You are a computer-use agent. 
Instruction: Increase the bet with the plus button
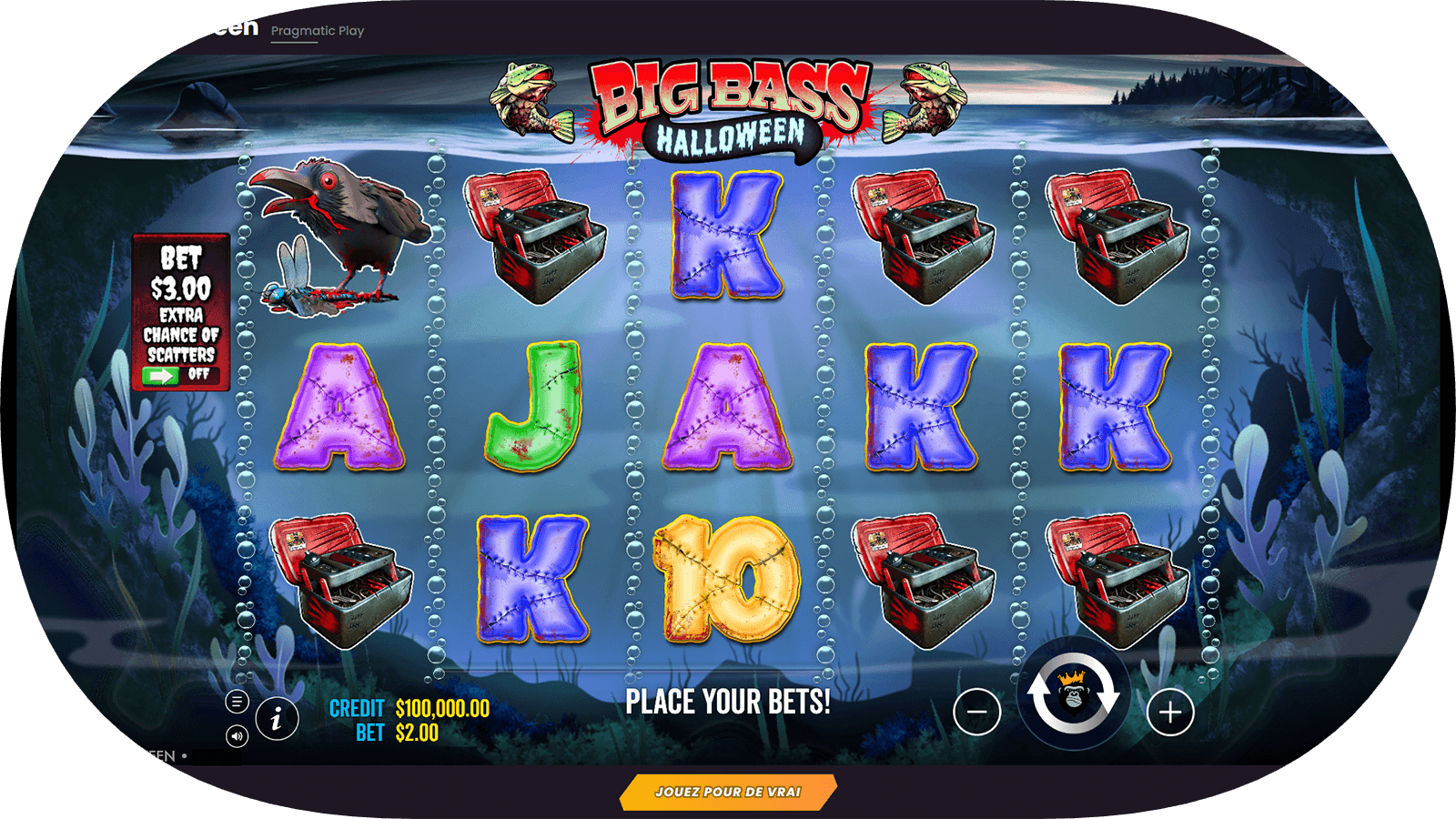coord(1170,712)
